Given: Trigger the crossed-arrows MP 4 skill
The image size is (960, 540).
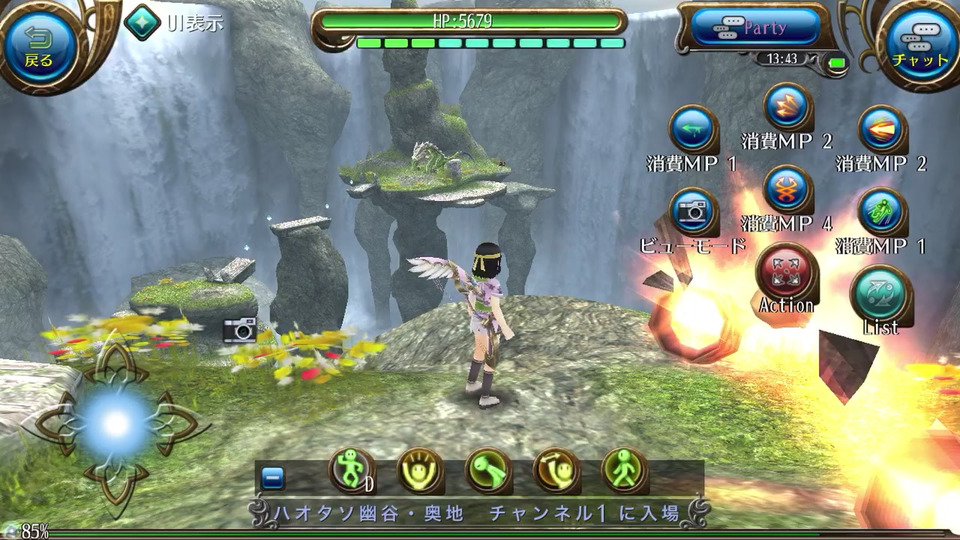Looking at the screenshot, I should click(787, 189).
